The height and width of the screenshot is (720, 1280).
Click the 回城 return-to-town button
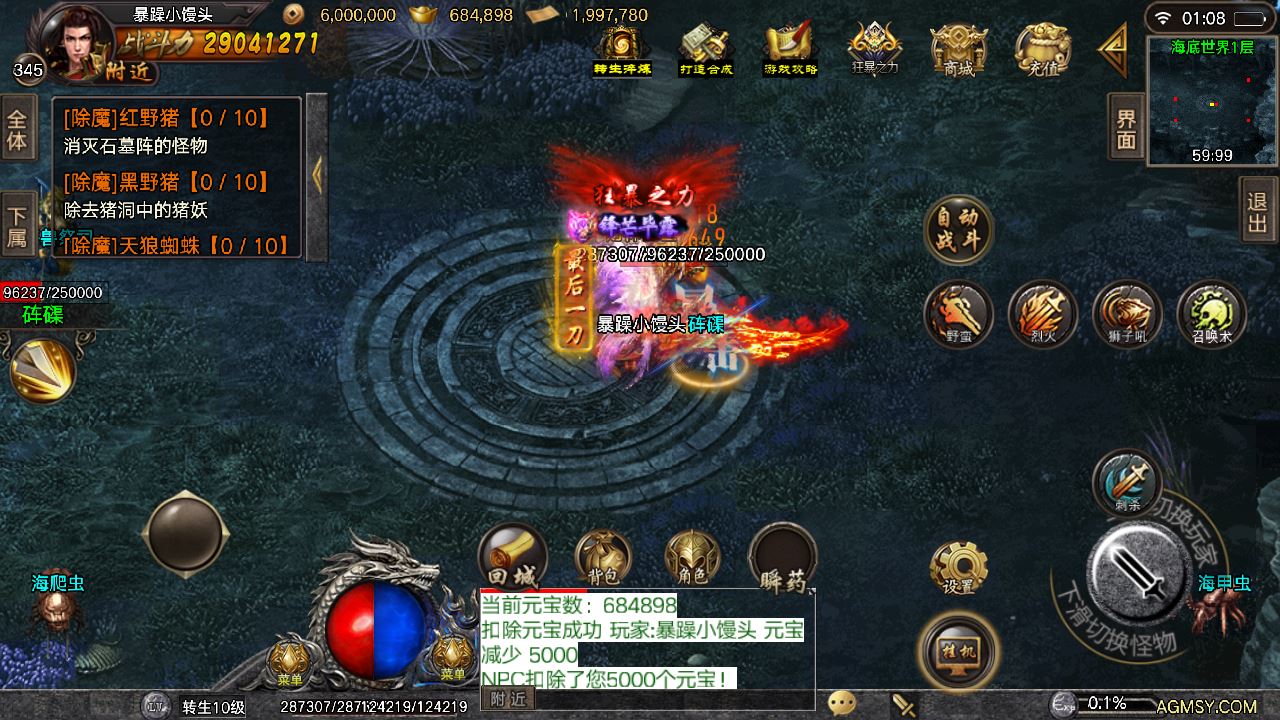click(x=512, y=556)
